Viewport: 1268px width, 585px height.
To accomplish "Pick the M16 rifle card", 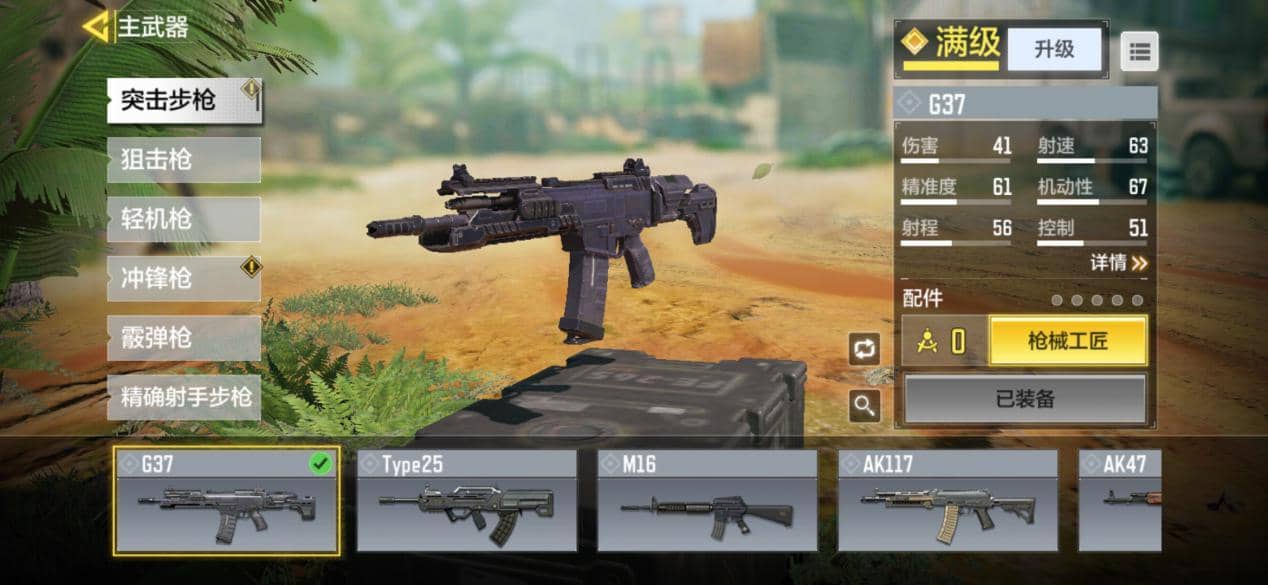I will coord(707,501).
